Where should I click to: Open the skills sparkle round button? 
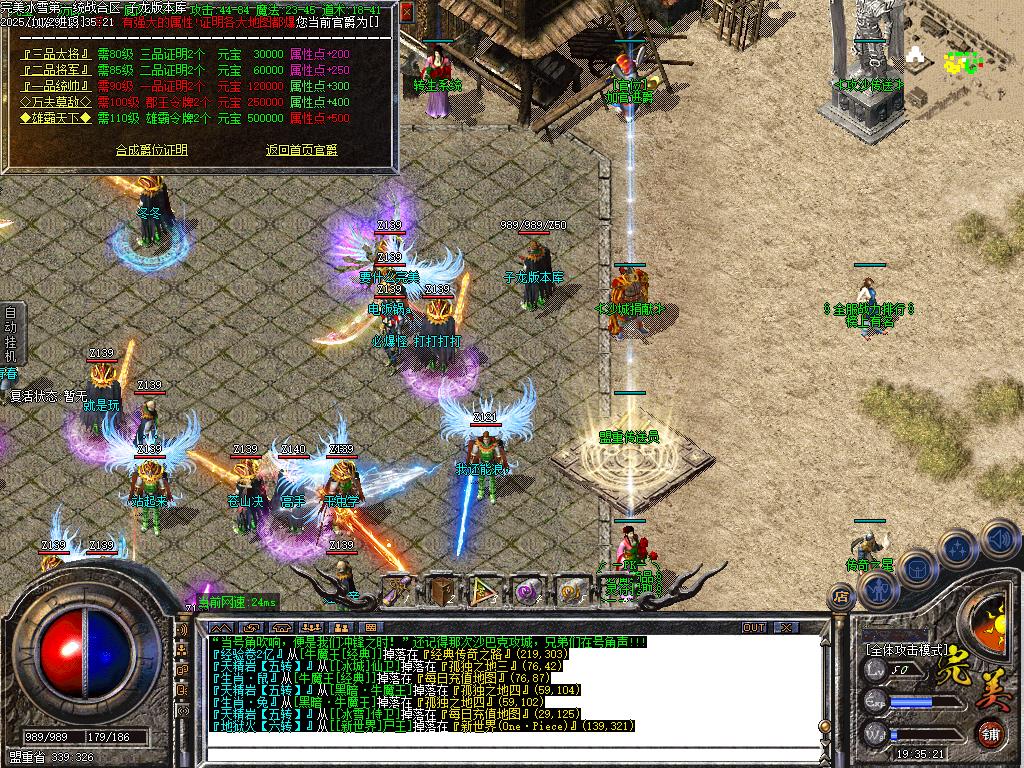pyautogui.click(x=957, y=548)
